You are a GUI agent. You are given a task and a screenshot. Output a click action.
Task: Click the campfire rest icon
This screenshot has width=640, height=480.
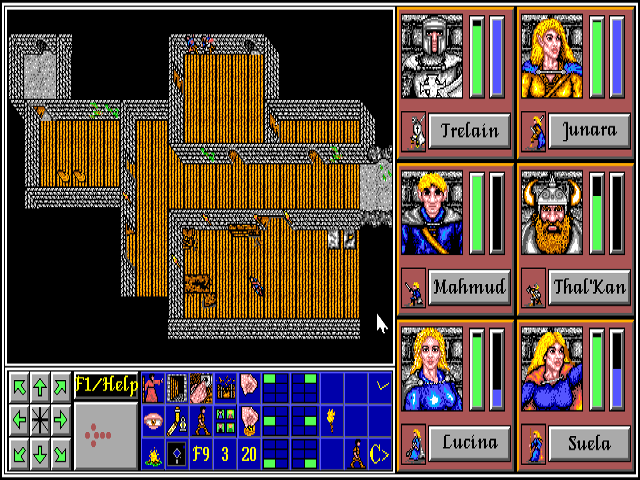coord(153,455)
